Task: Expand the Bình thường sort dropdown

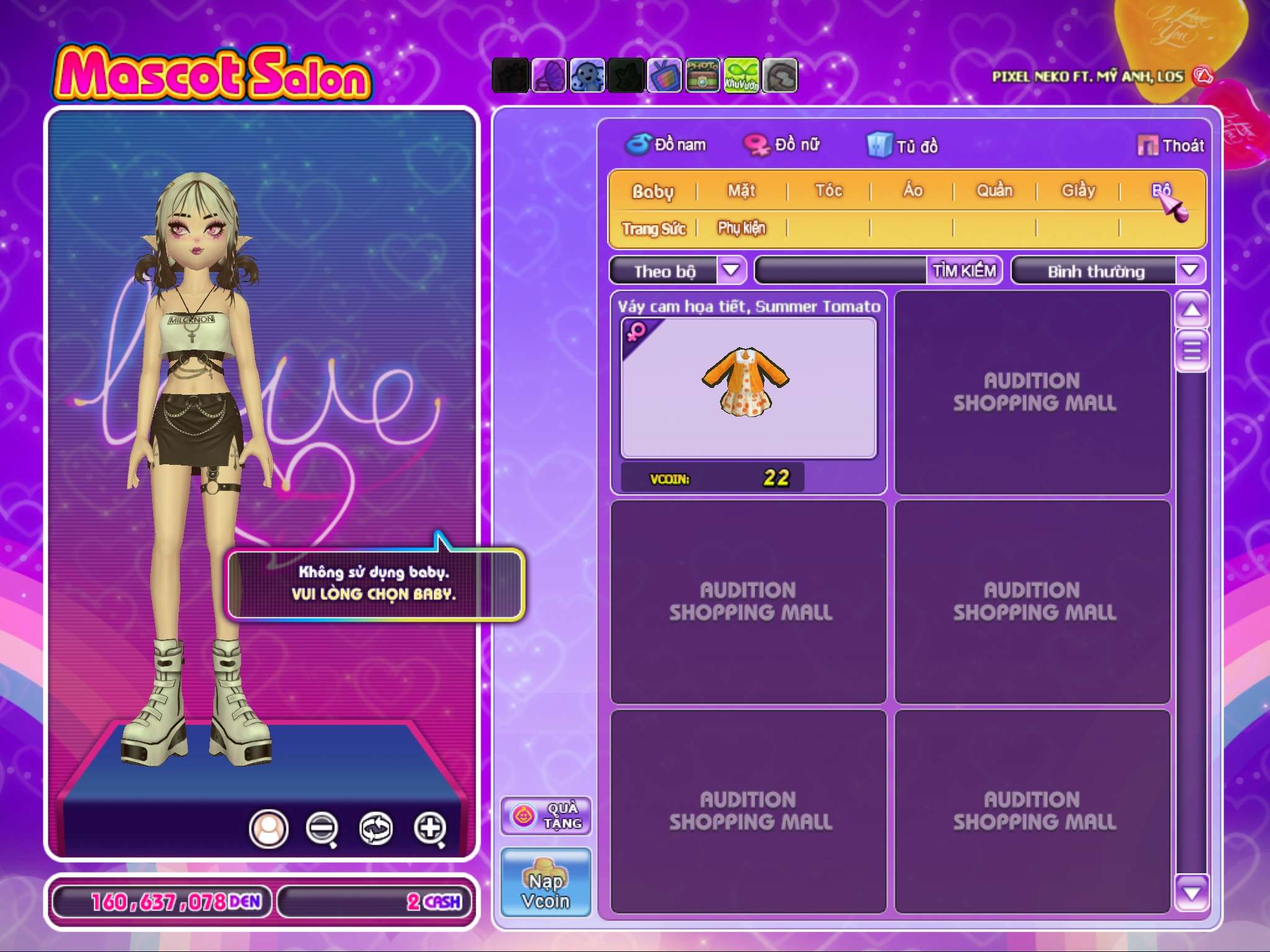Action: click(x=1189, y=270)
